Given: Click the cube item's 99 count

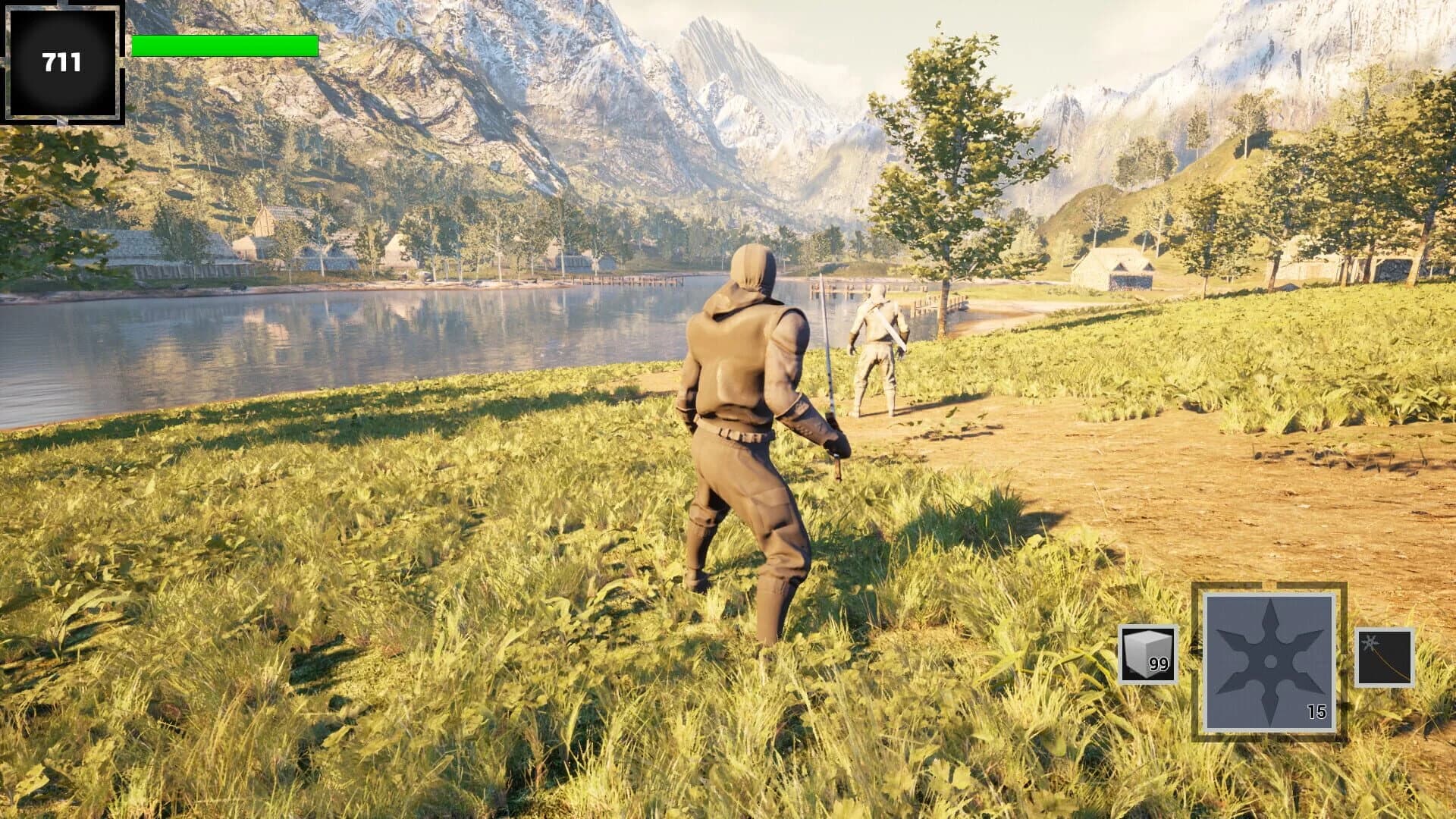Looking at the screenshot, I should 1159,664.
